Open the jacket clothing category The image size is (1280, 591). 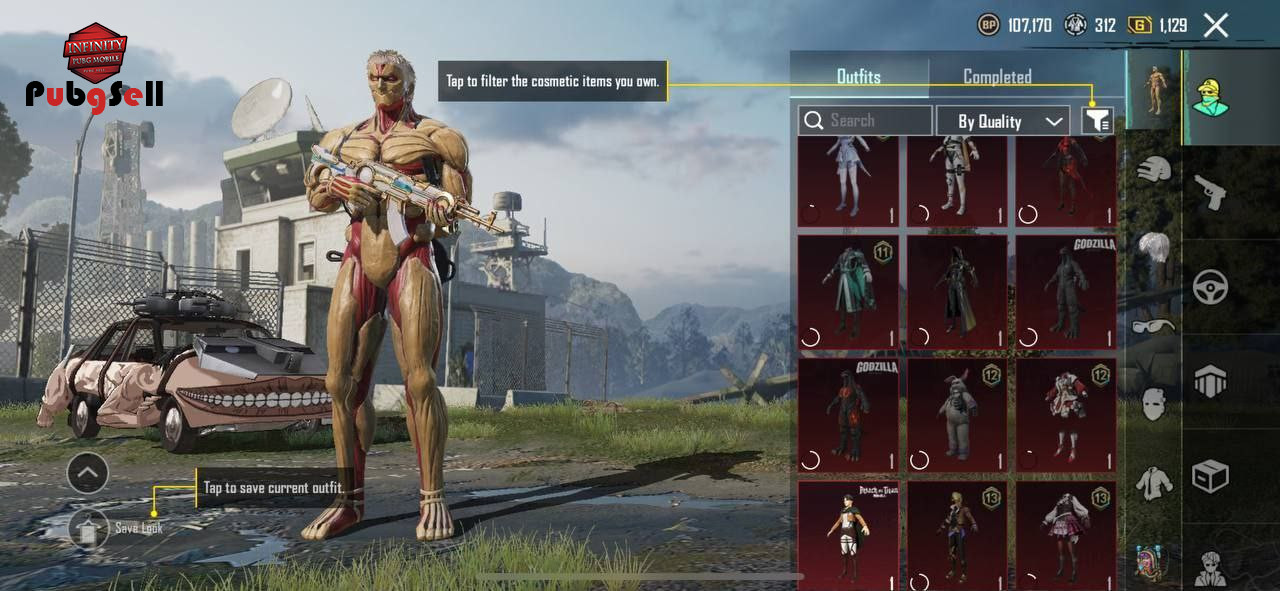[x=1154, y=484]
